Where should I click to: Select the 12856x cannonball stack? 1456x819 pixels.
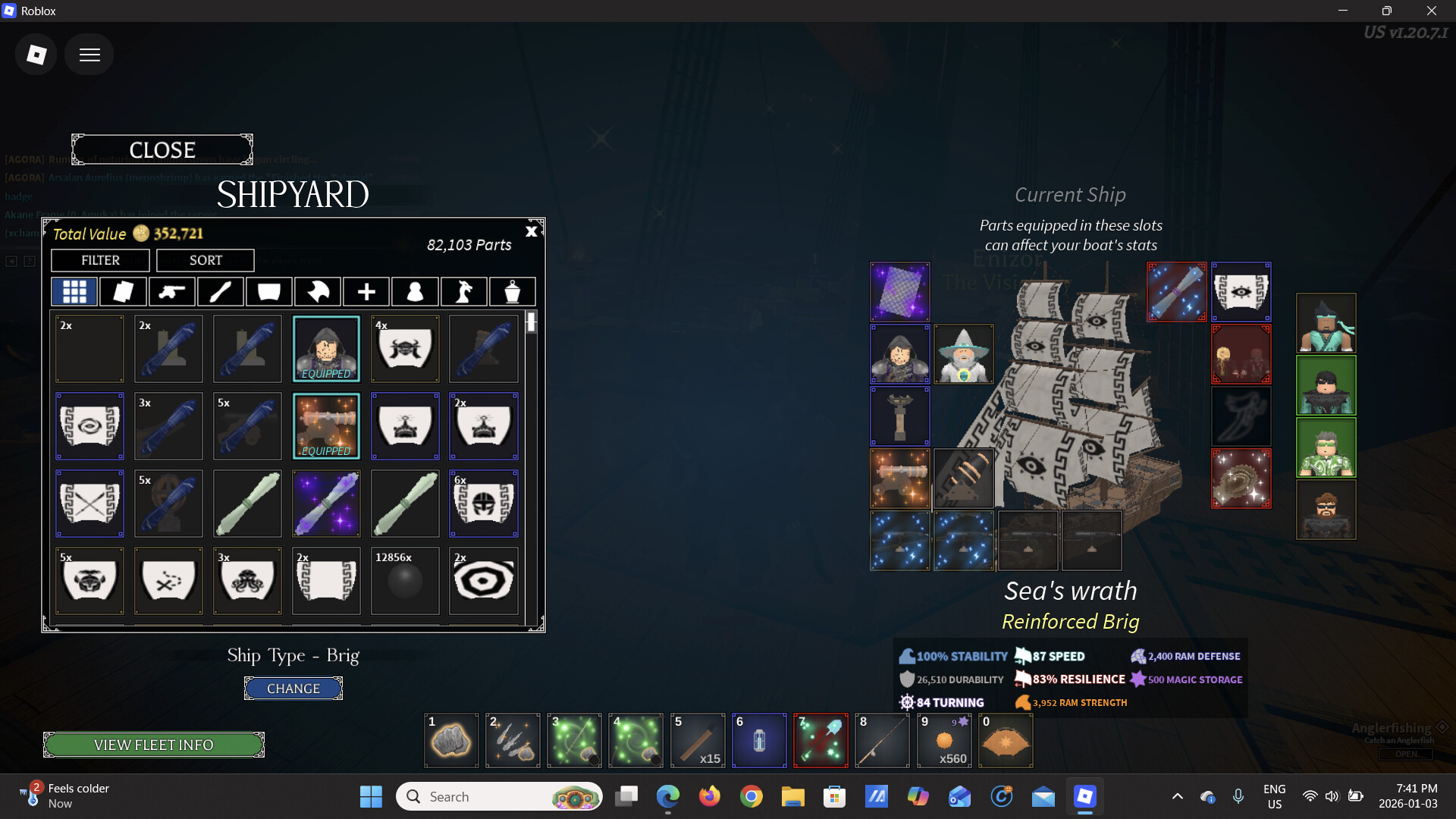tap(405, 580)
